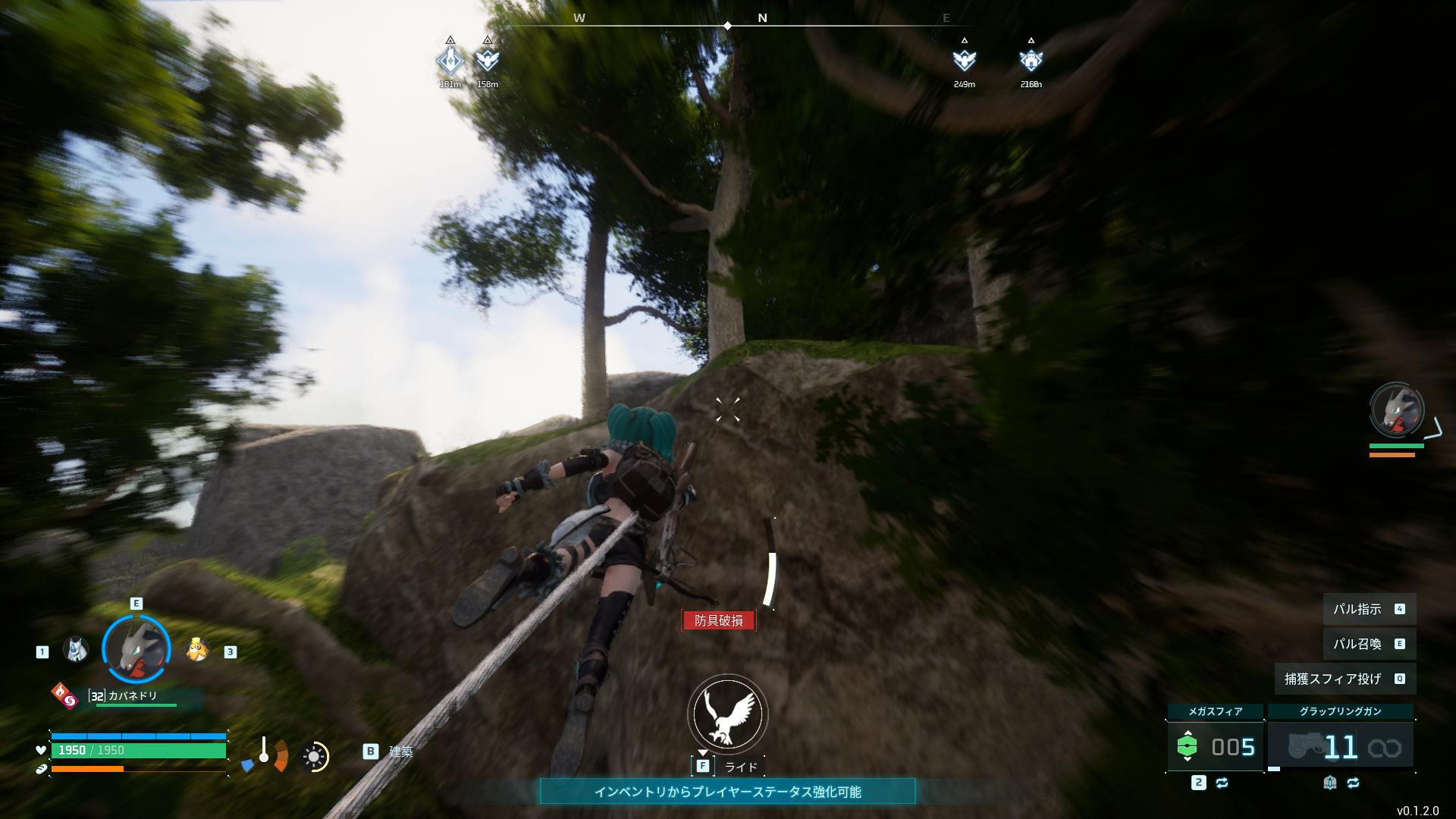This screenshot has height=819, width=1456.
Task: Open the player status upgrade notification banner
Action: [x=727, y=792]
